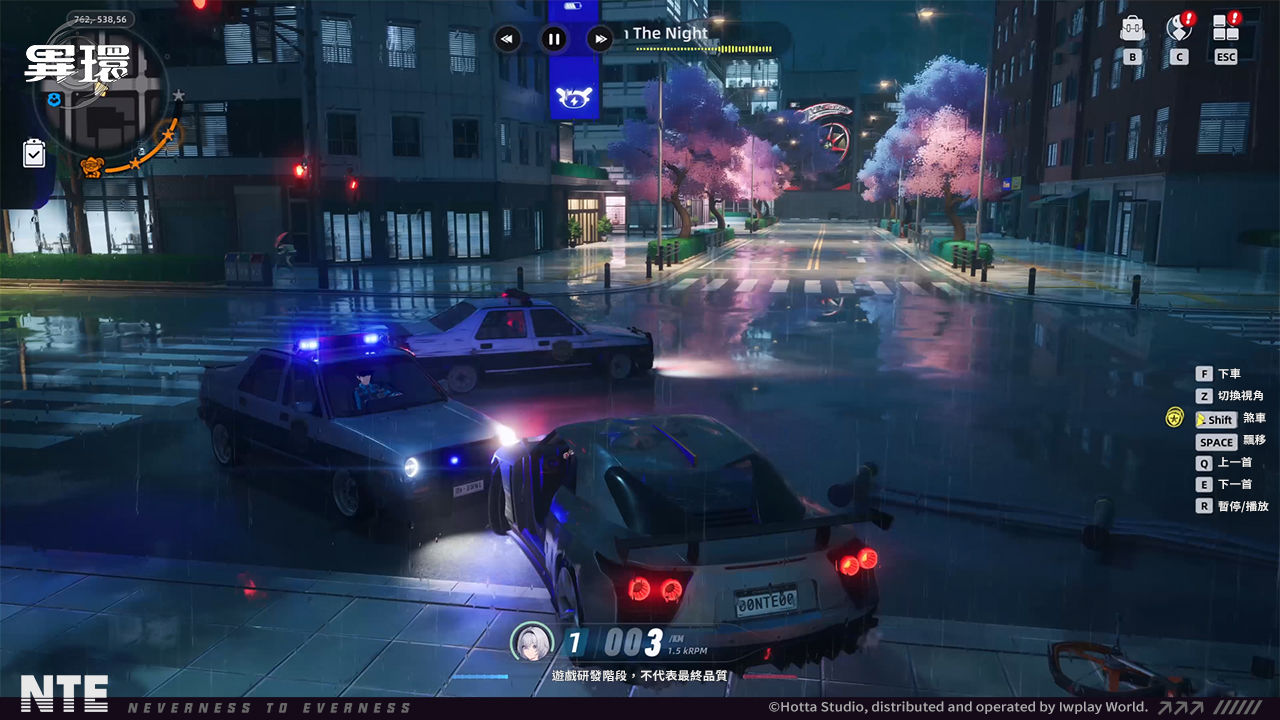Open the character menu icon with alert
The height and width of the screenshot is (720, 1280).
1179,28
